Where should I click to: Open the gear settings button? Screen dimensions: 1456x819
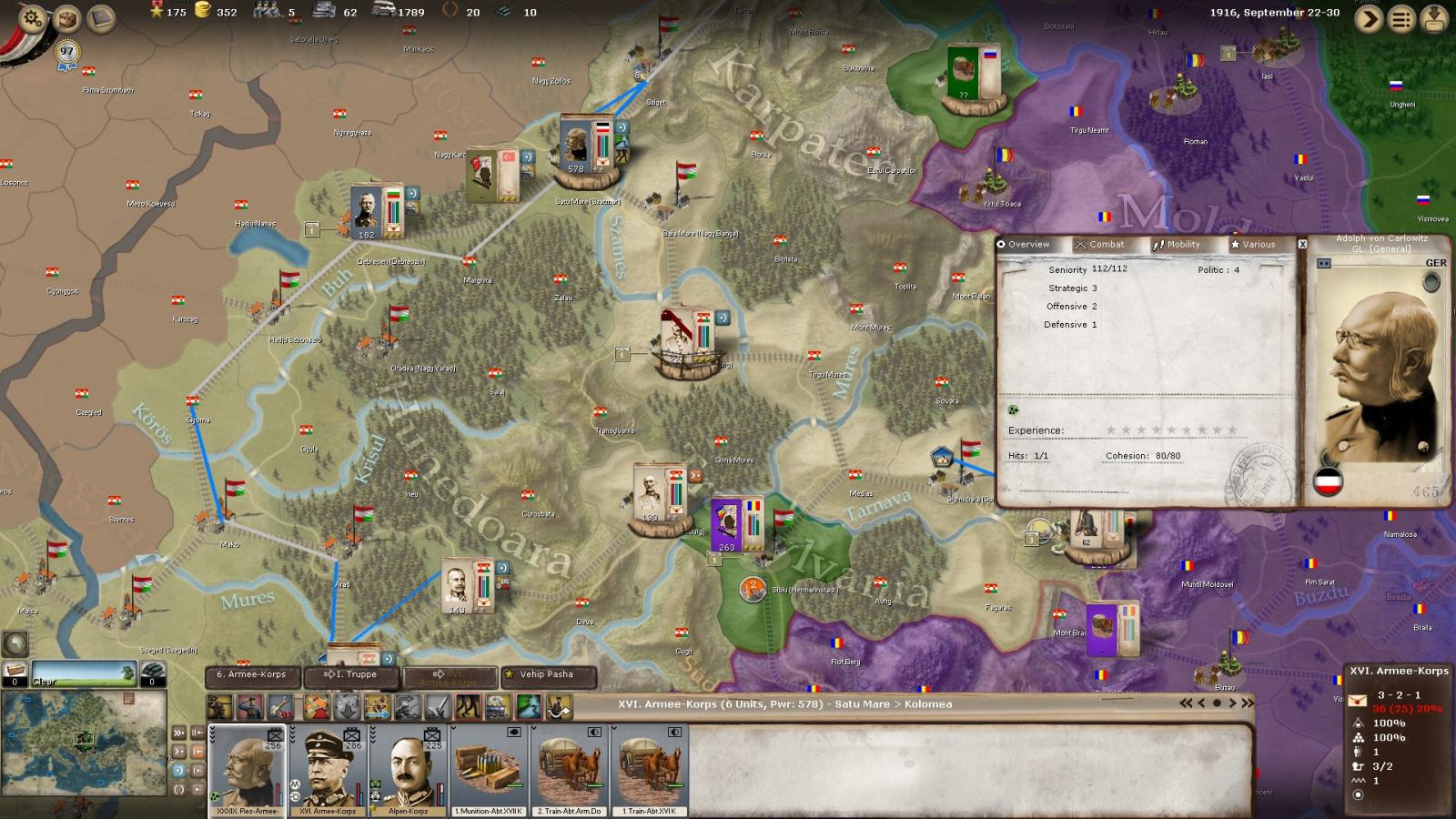[x=33, y=18]
